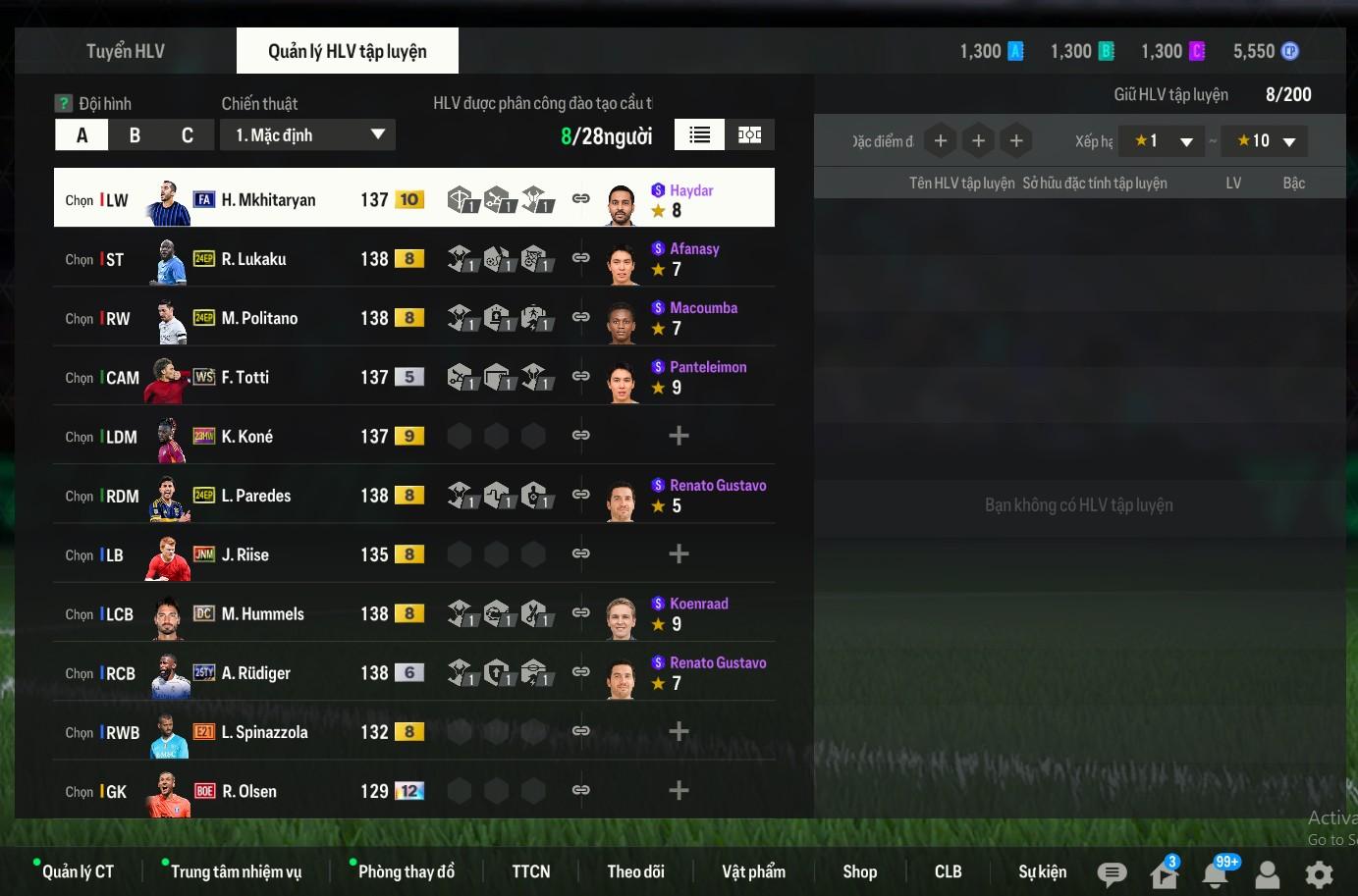This screenshot has width=1358, height=896.
Task: Add a training coach for R. Olsen
Action: 679,791
